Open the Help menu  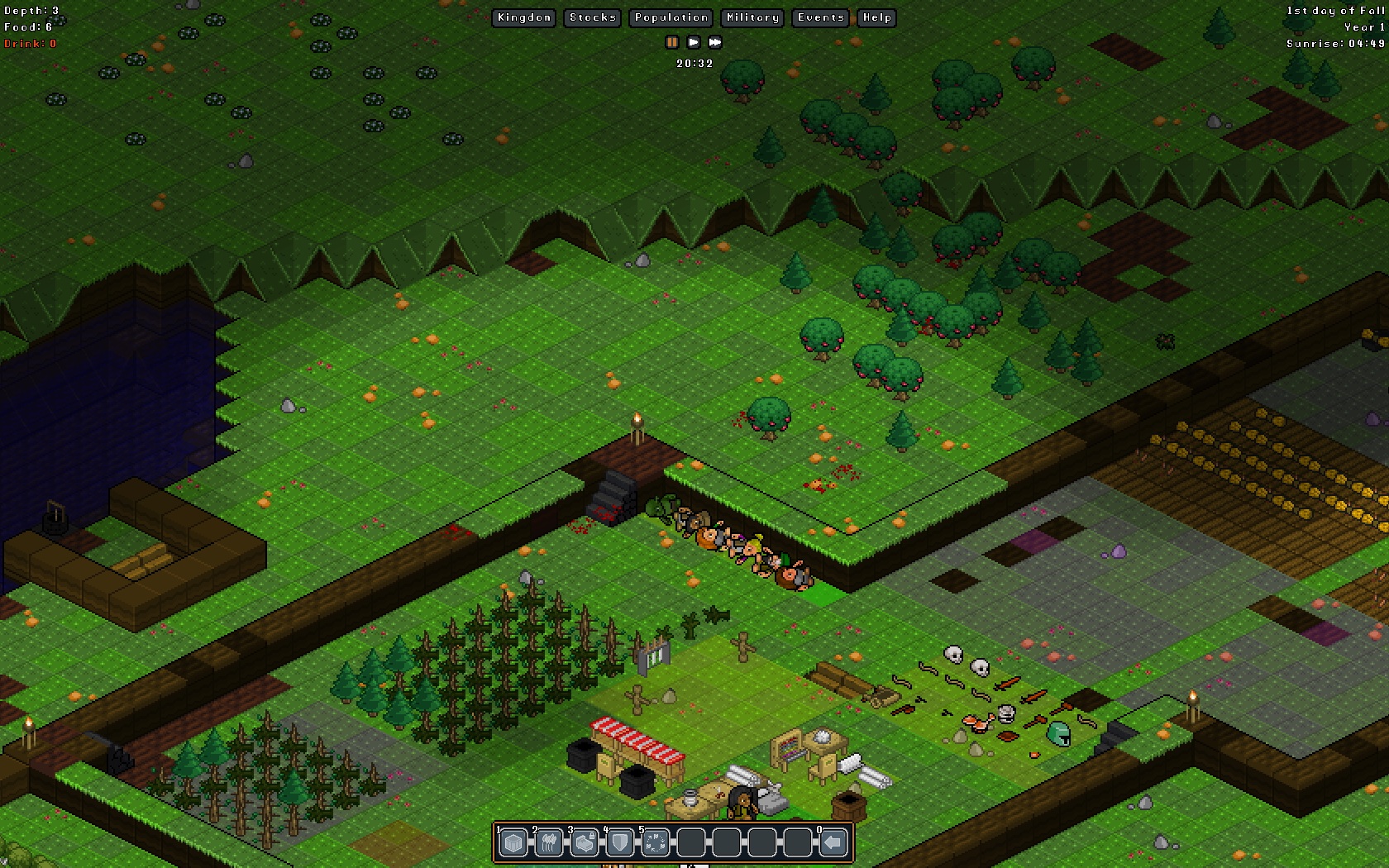877,17
